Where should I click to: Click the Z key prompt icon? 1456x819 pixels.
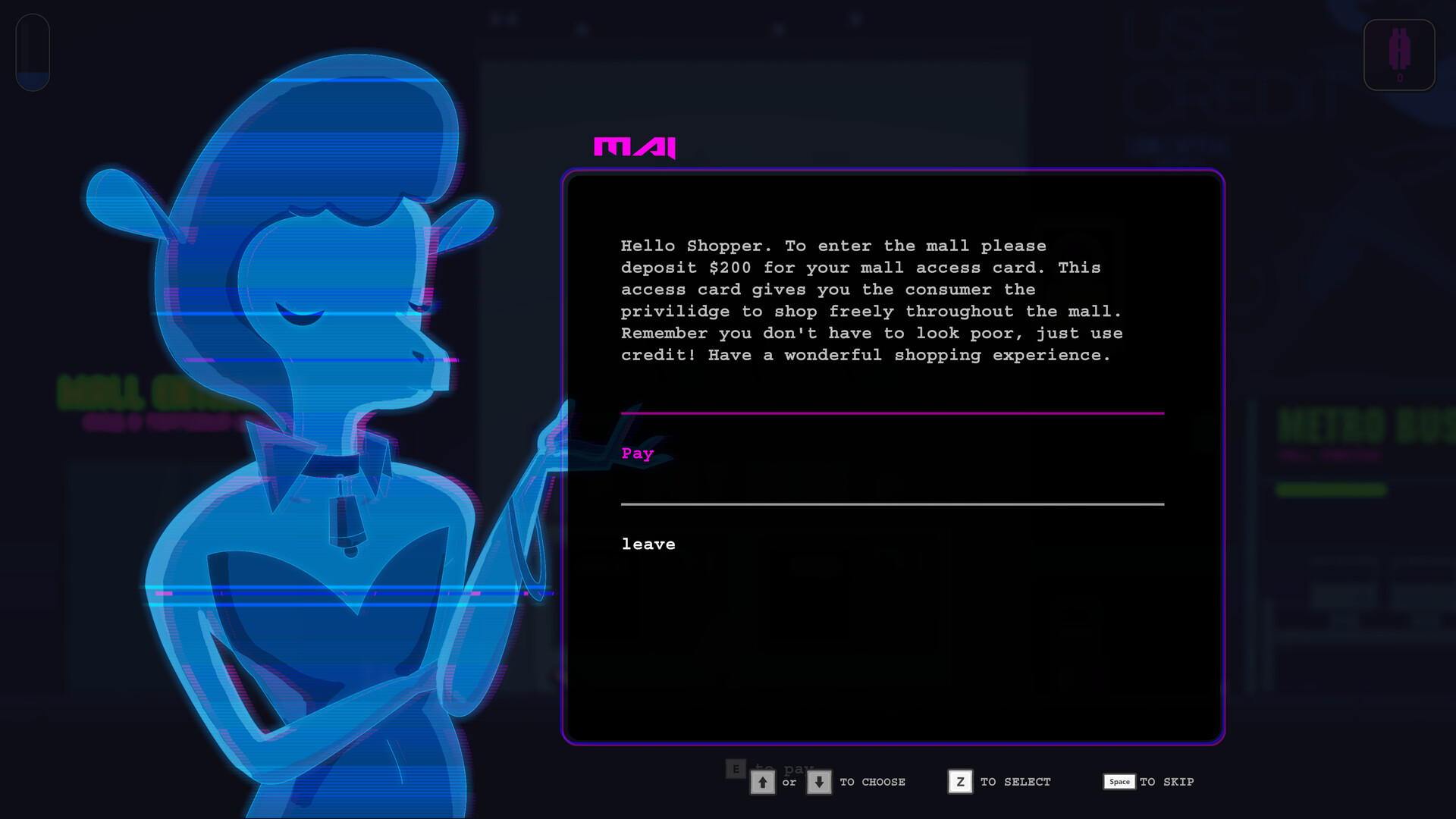(x=960, y=782)
